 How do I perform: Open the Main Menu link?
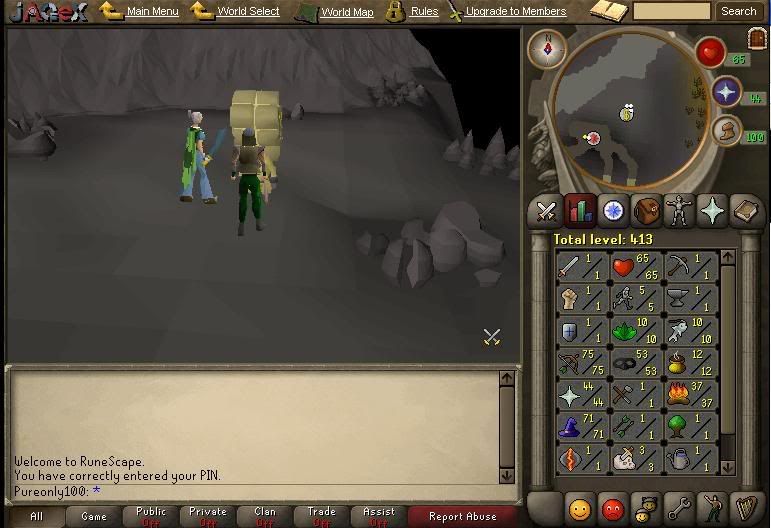pyautogui.click(x=152, y=12)
